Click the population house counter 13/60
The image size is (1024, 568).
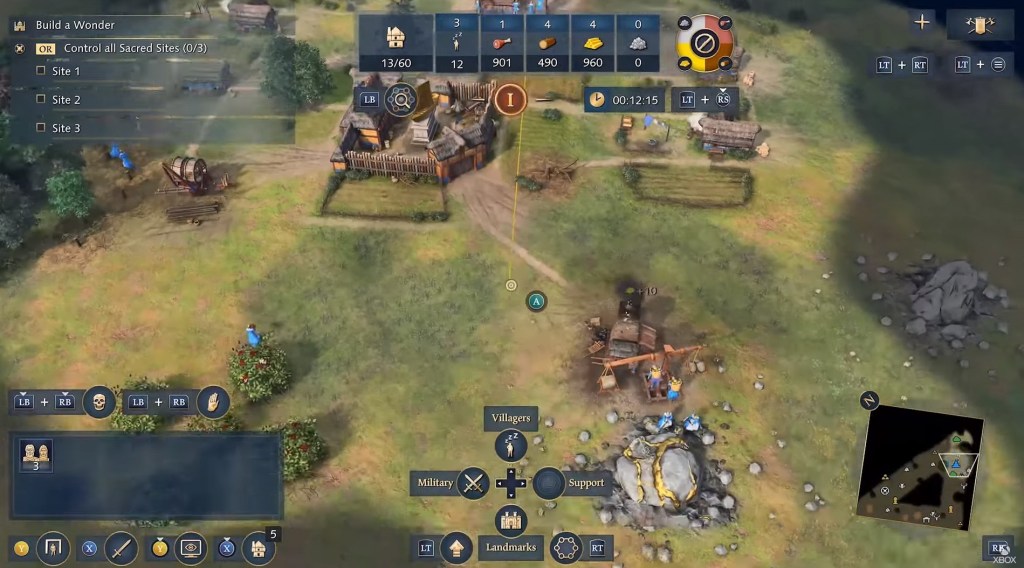[x=396, y=45]
